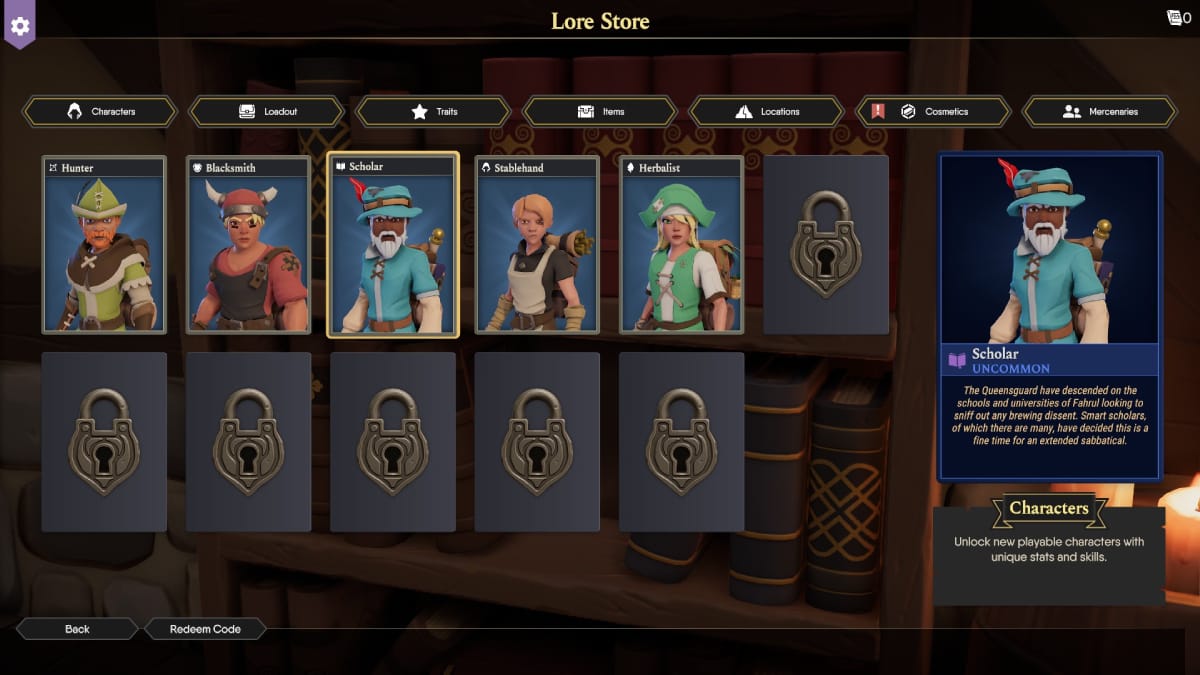Open the Redeem Code dialog
The image size is (1200, 675).
pos(205,629)
